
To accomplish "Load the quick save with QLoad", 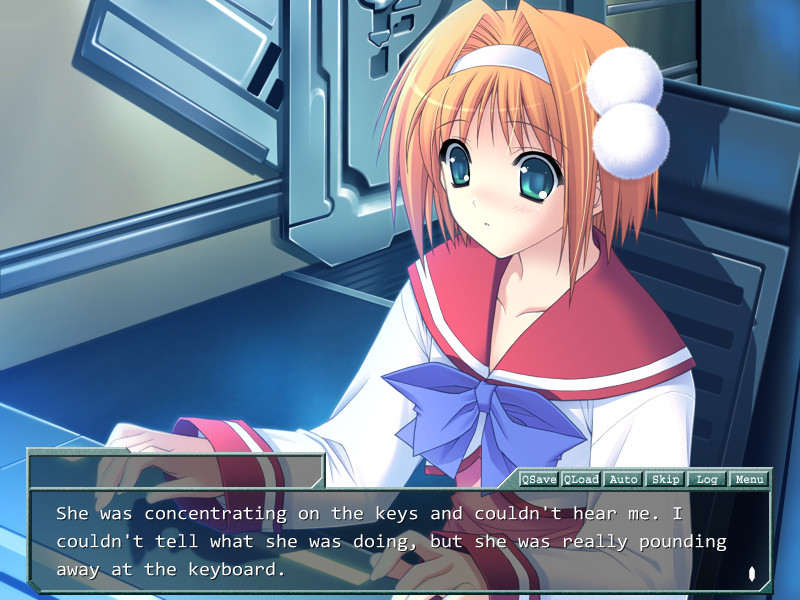I will pos(581,479).
